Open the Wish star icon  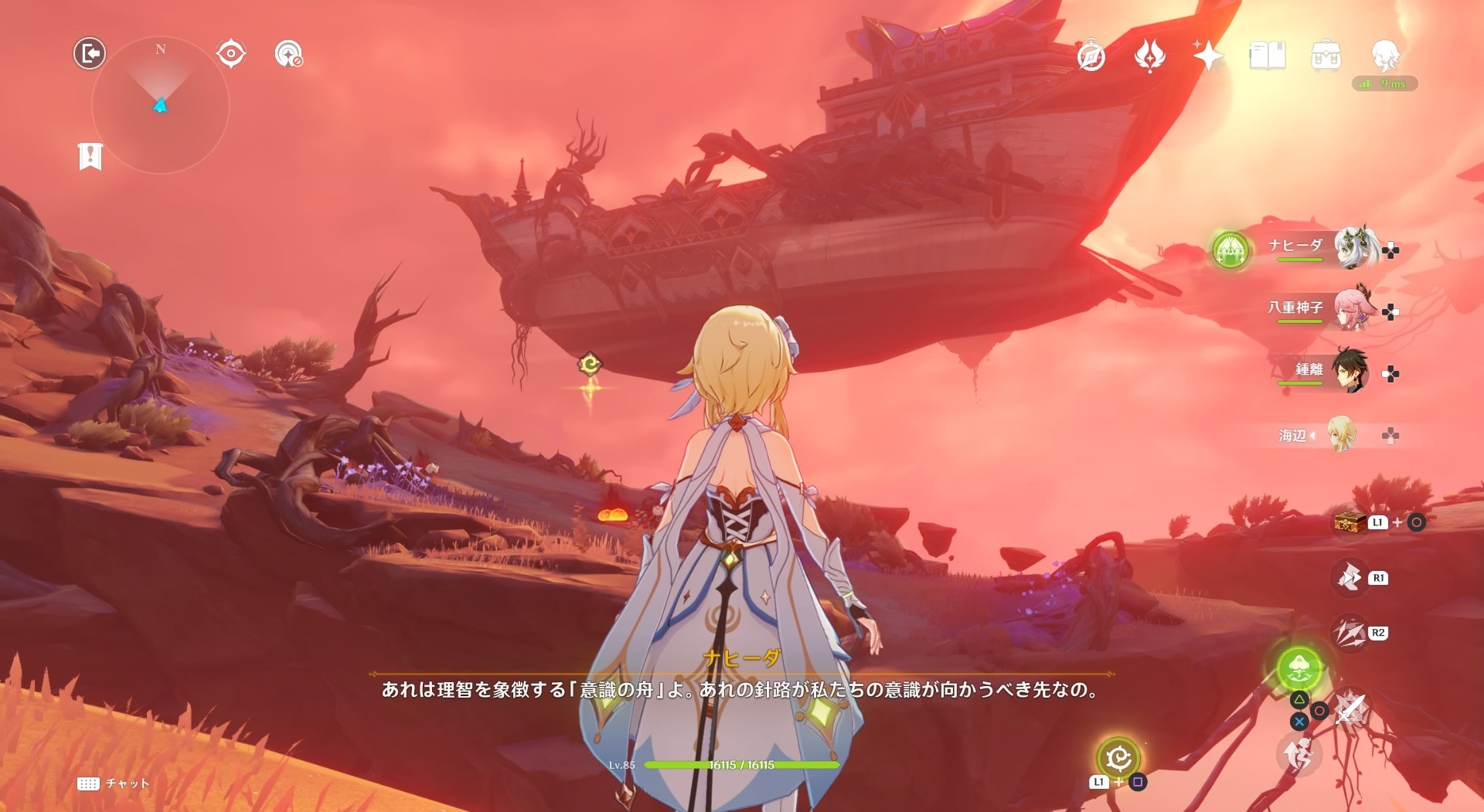(1208, 56)
